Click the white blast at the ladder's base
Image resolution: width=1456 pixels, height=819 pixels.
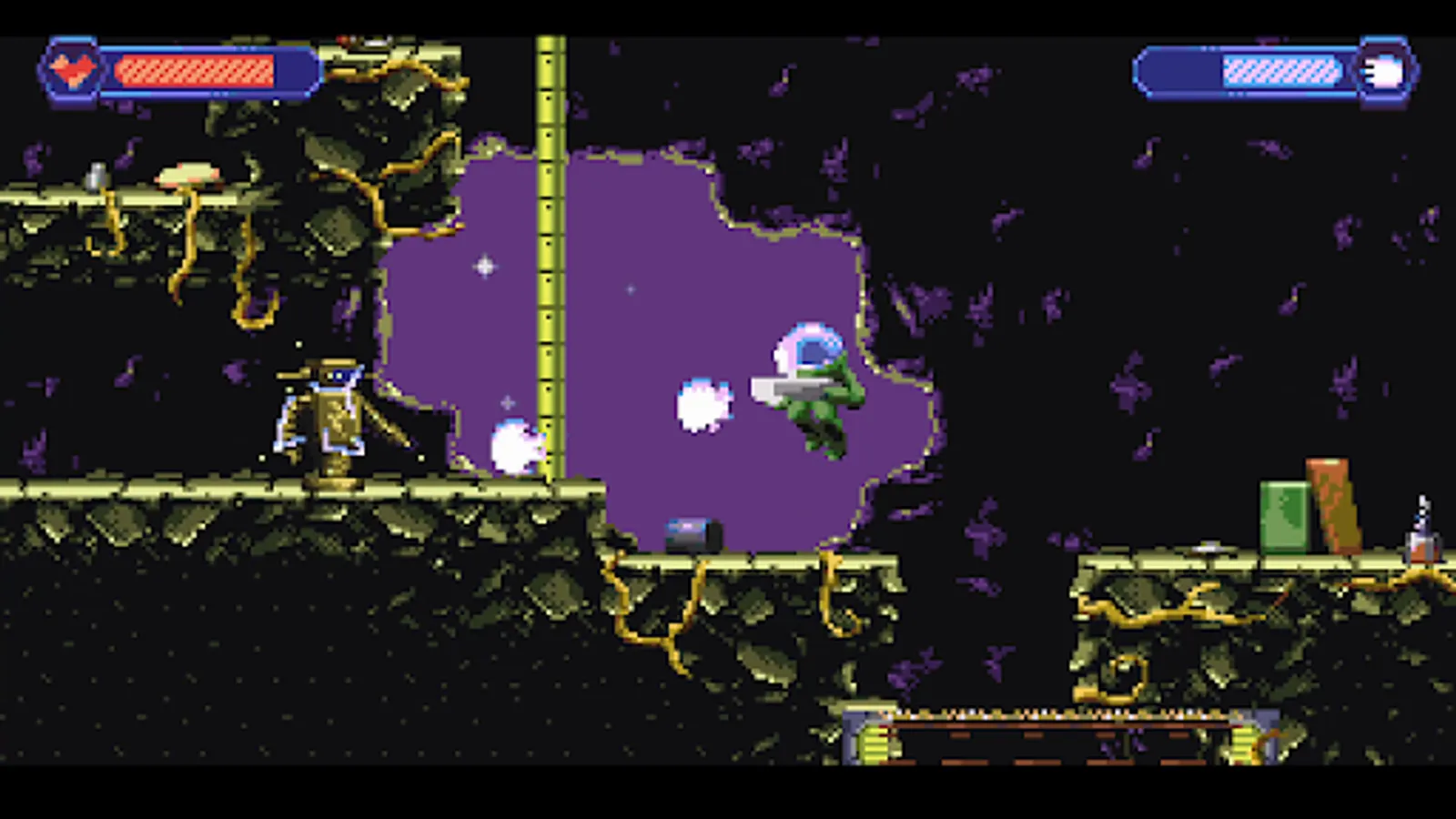[x=517, y=443]
